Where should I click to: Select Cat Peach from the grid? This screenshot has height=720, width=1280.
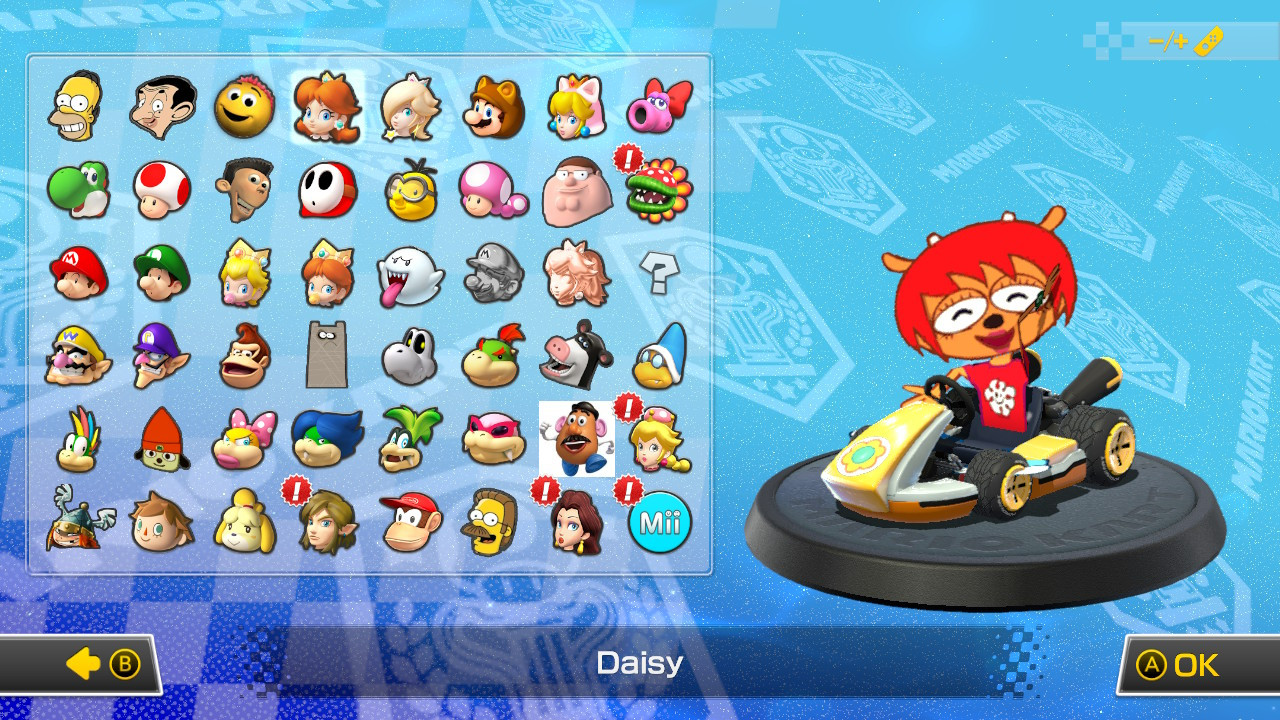[577, 107]
